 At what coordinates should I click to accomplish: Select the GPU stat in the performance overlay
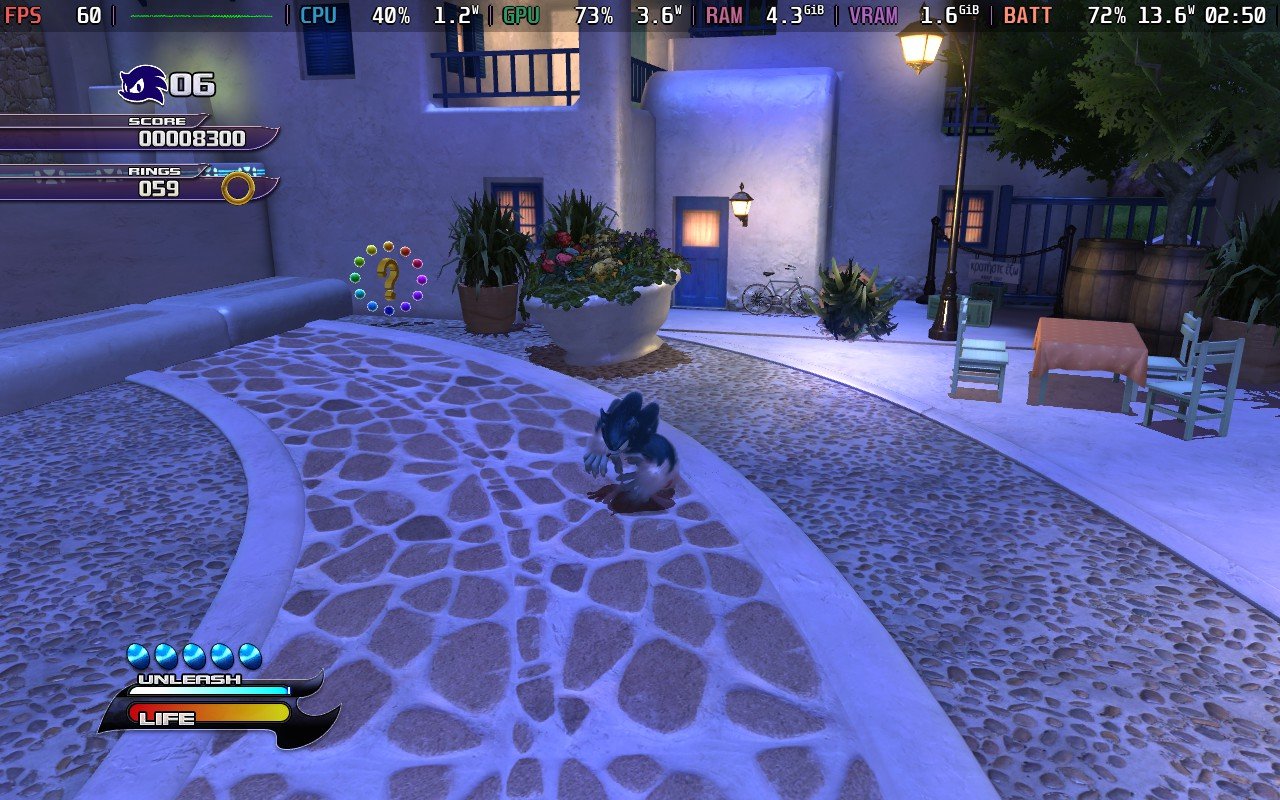pos(521,15)
